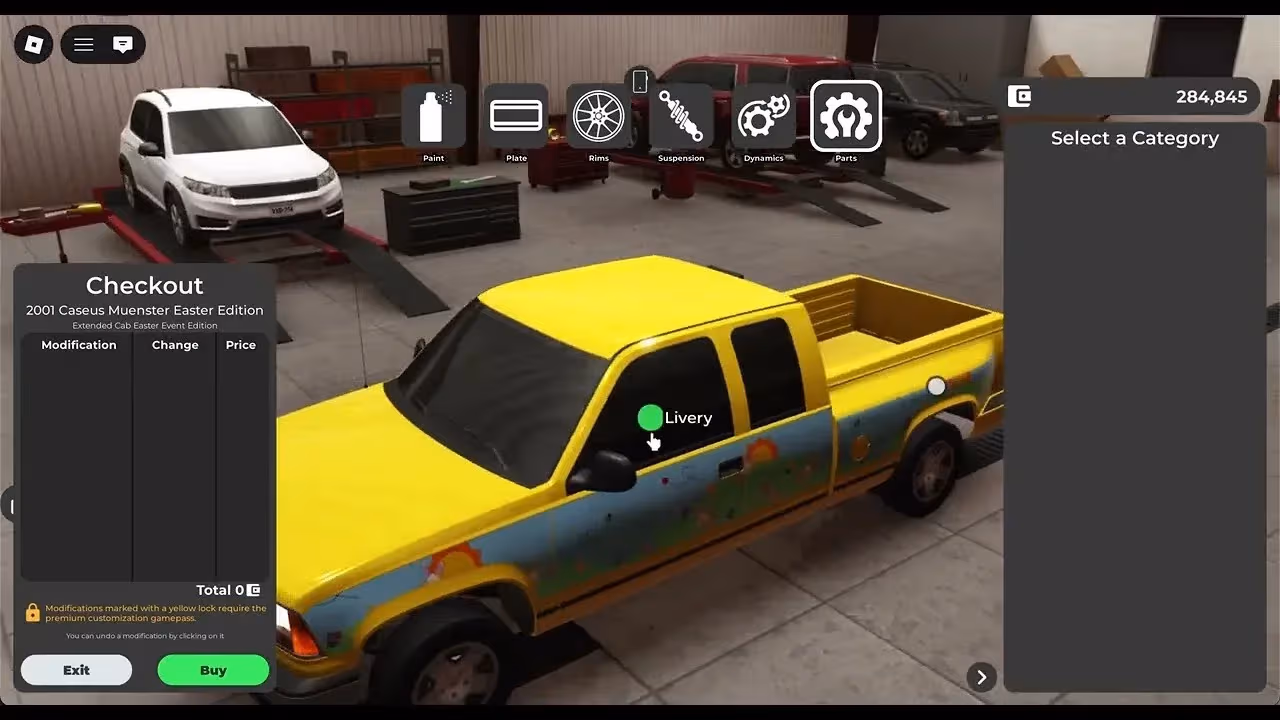1280x720 pixels.
Task: Open the Parts gear-and-wrench tool
Action: (x=846, y=116)
